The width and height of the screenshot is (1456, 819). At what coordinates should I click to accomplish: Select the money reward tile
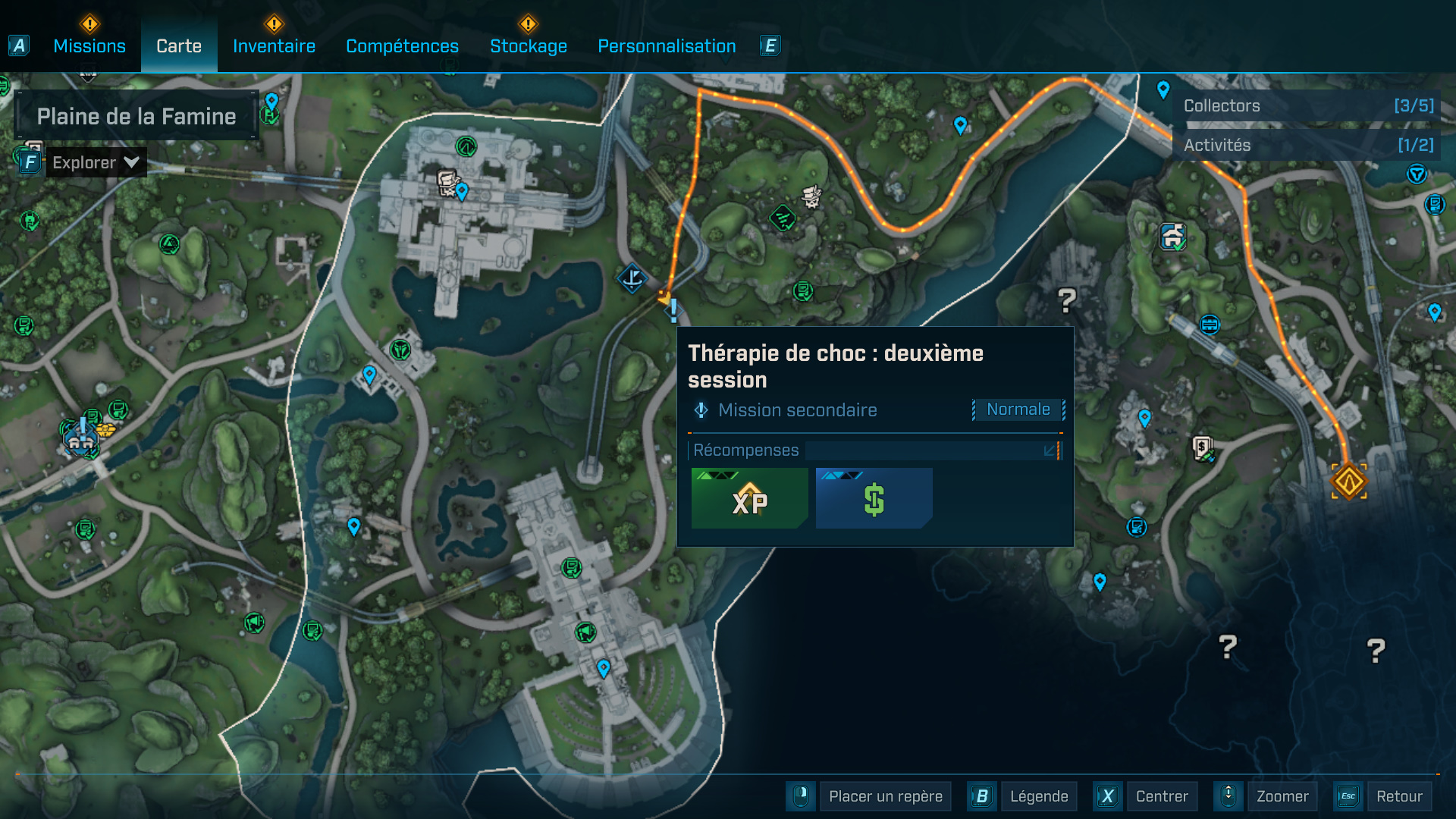pos(874,498)
